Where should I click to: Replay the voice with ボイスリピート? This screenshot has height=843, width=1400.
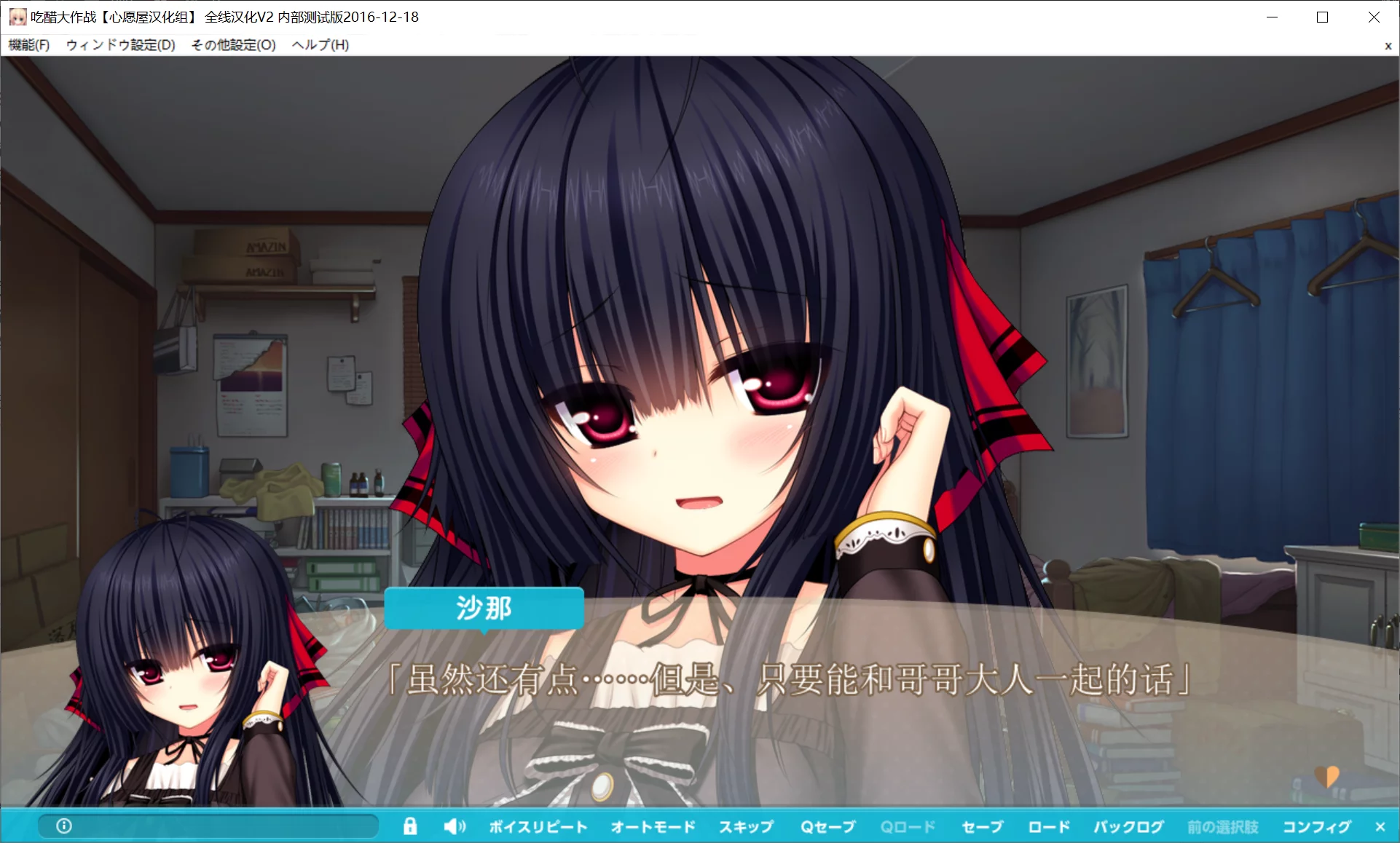coord(538,826)
